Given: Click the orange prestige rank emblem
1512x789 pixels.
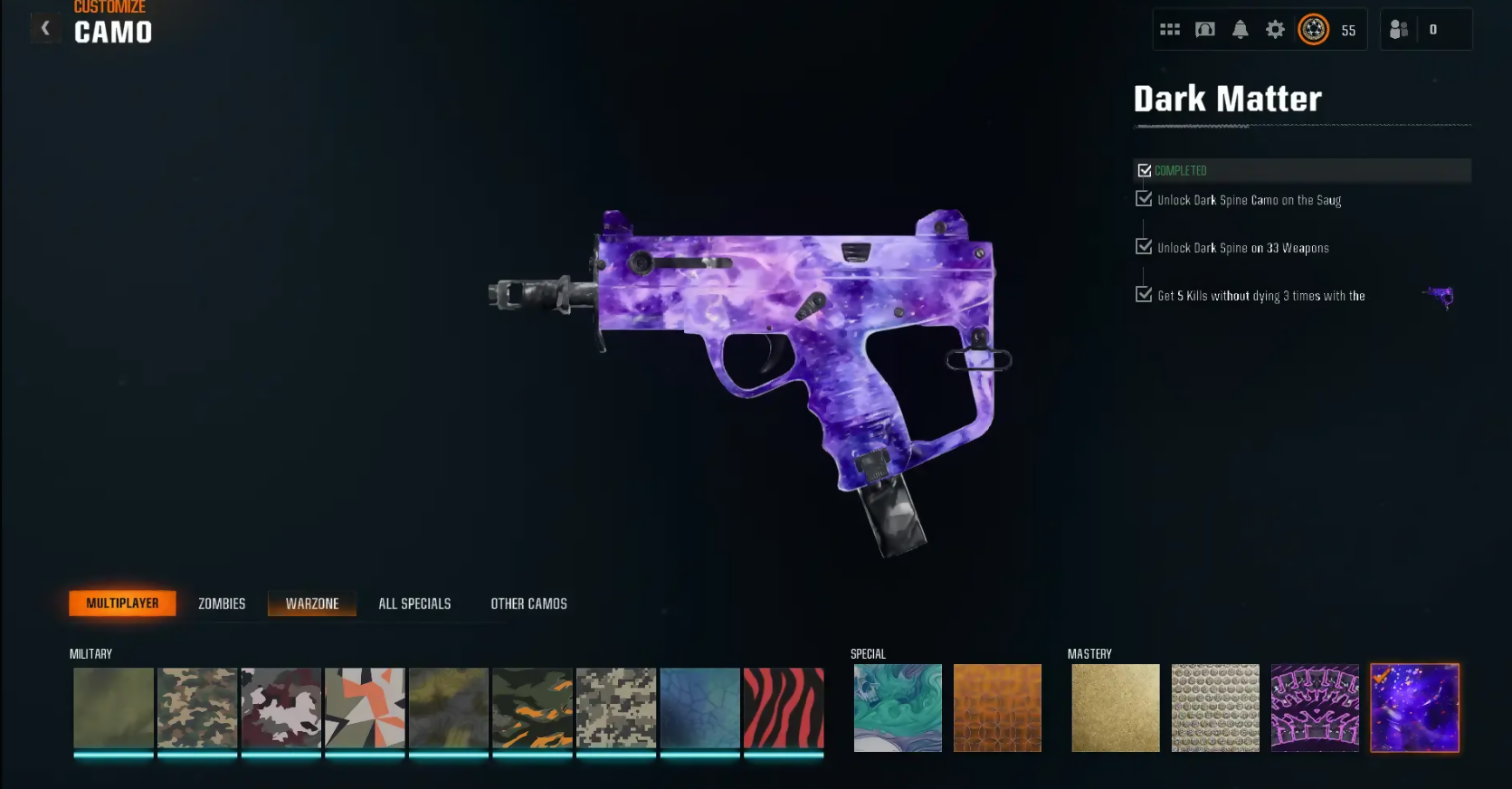Looking at the screenshot, I should [1313, 30].
